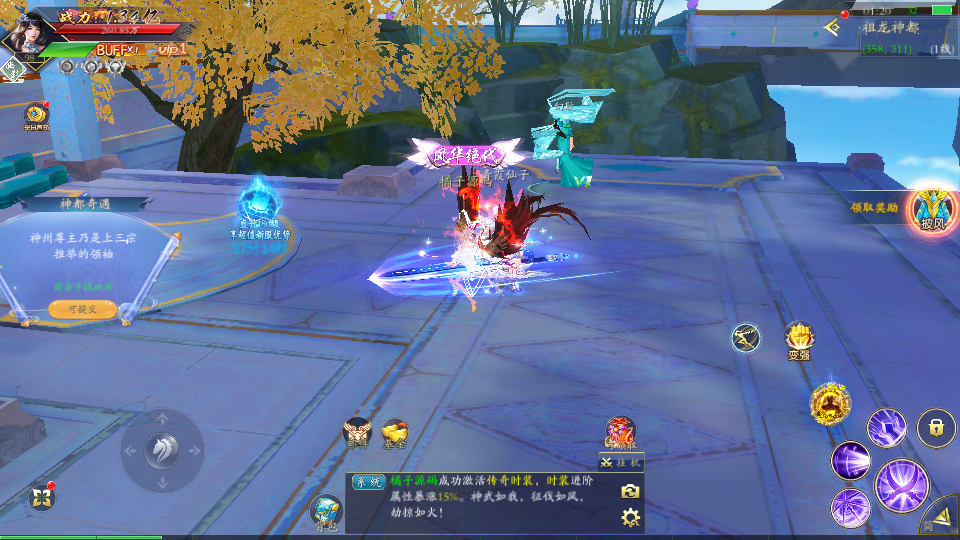
Task: Open the 背包 backpack
Action: point(326,512)
